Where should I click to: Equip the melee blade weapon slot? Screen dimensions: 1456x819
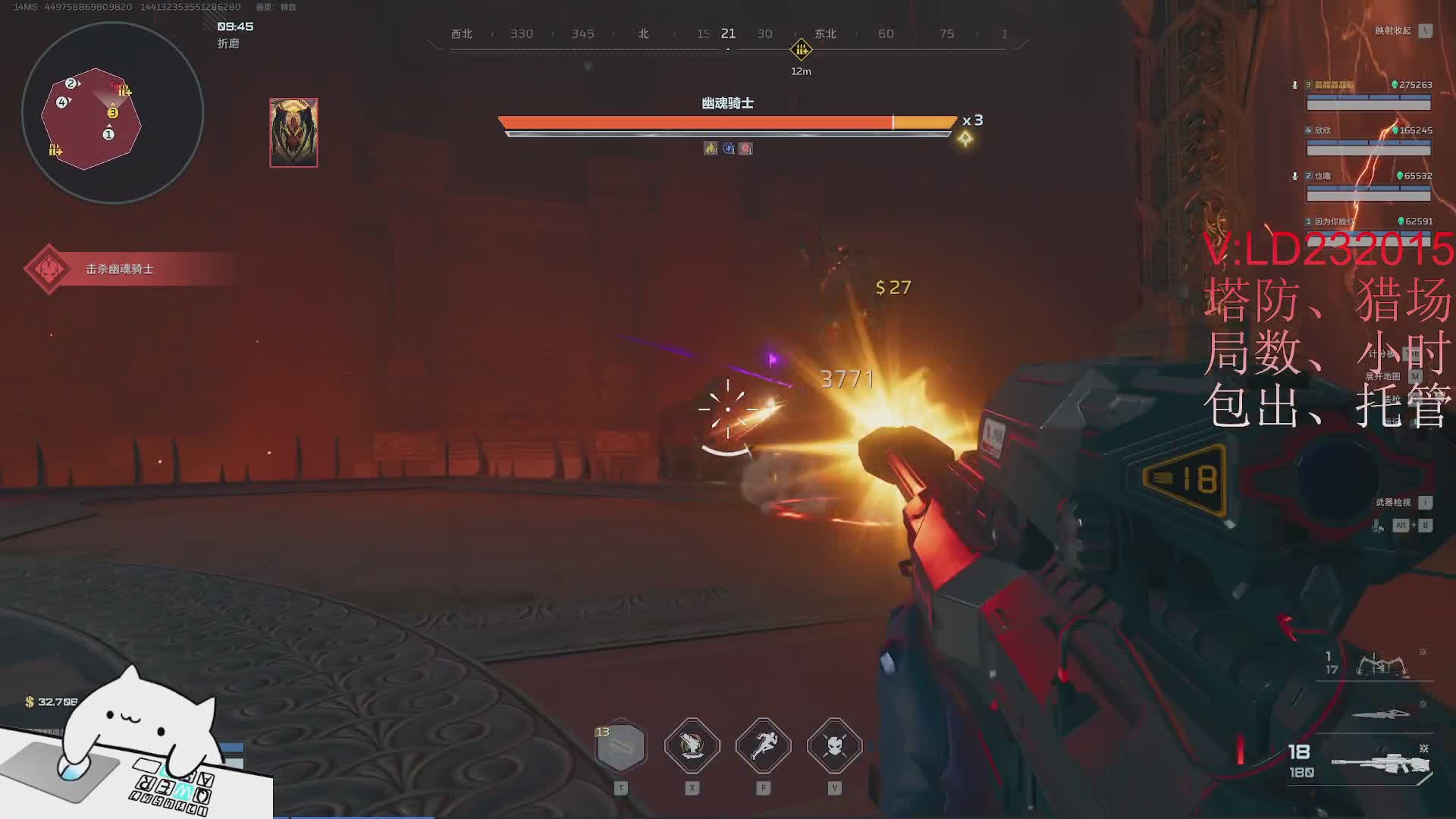1381,714
